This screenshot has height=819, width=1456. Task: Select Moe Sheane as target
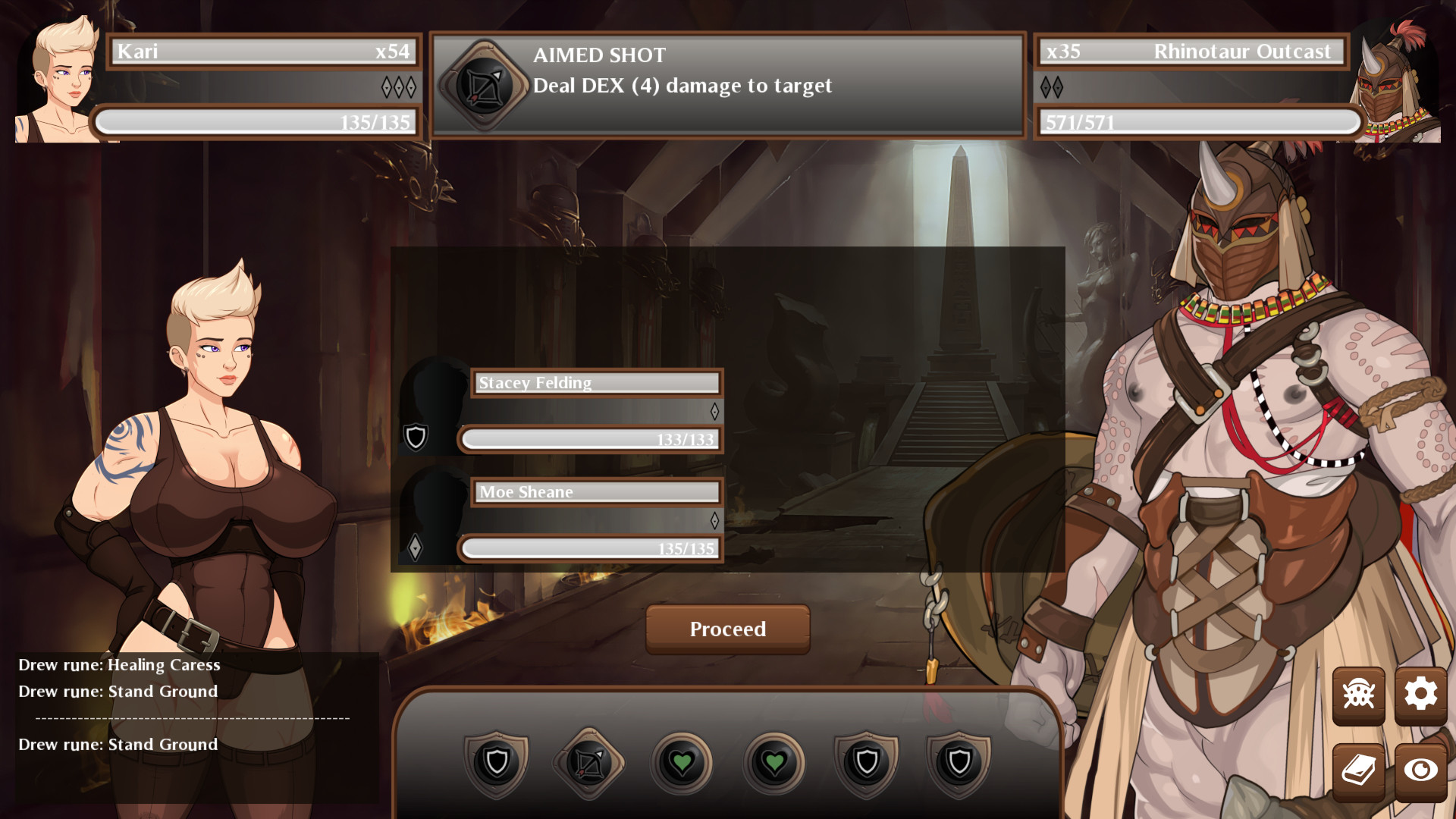pos(596,492)
